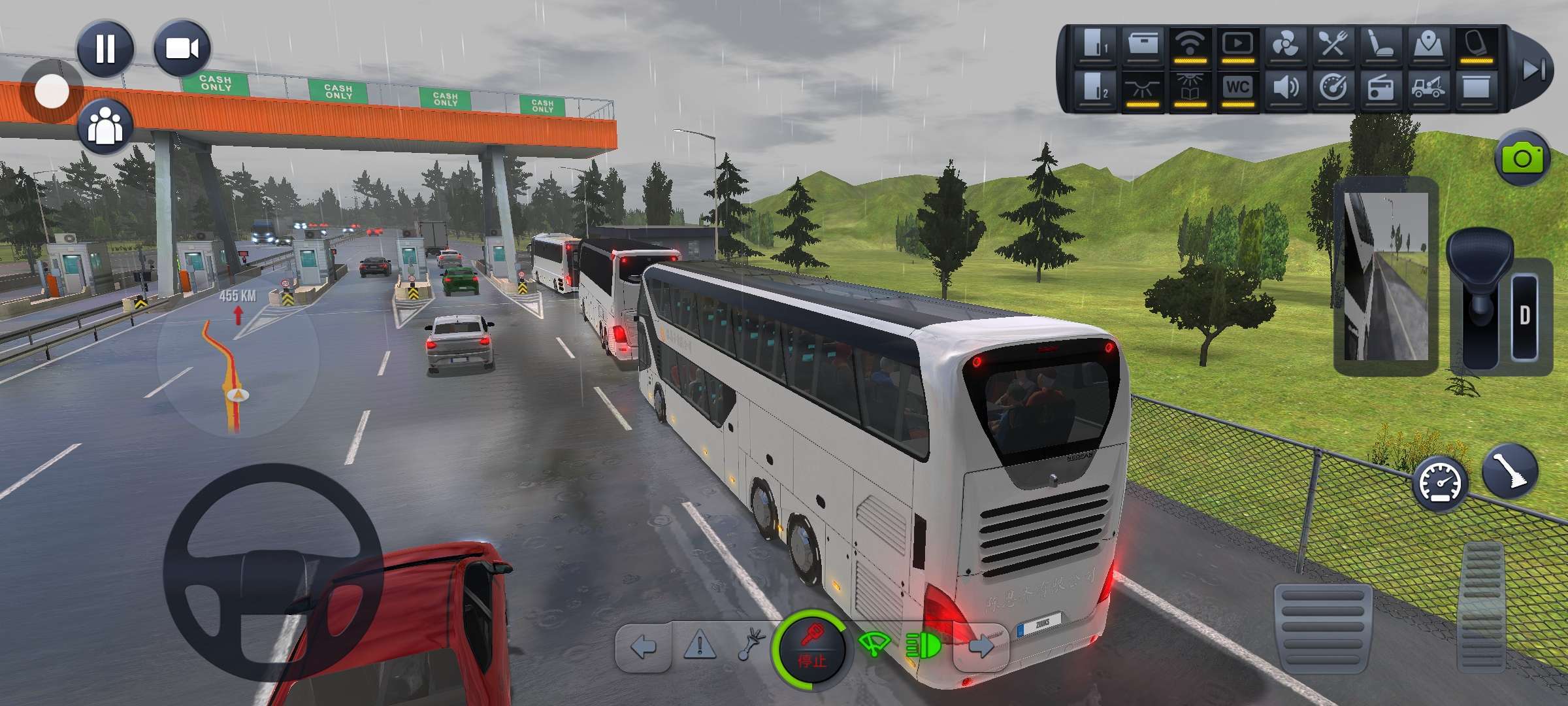Toggle the WC restroom button
The height and width of the screenshot is (706, 1568).
(1237, 88)
